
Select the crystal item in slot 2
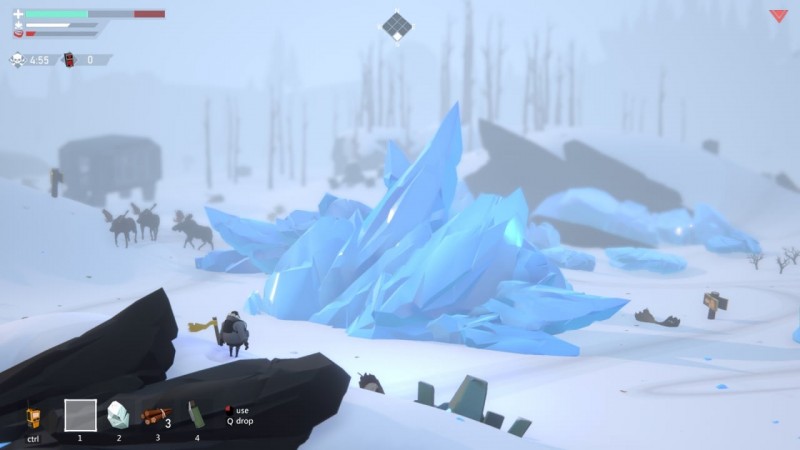tap(118, 414)
